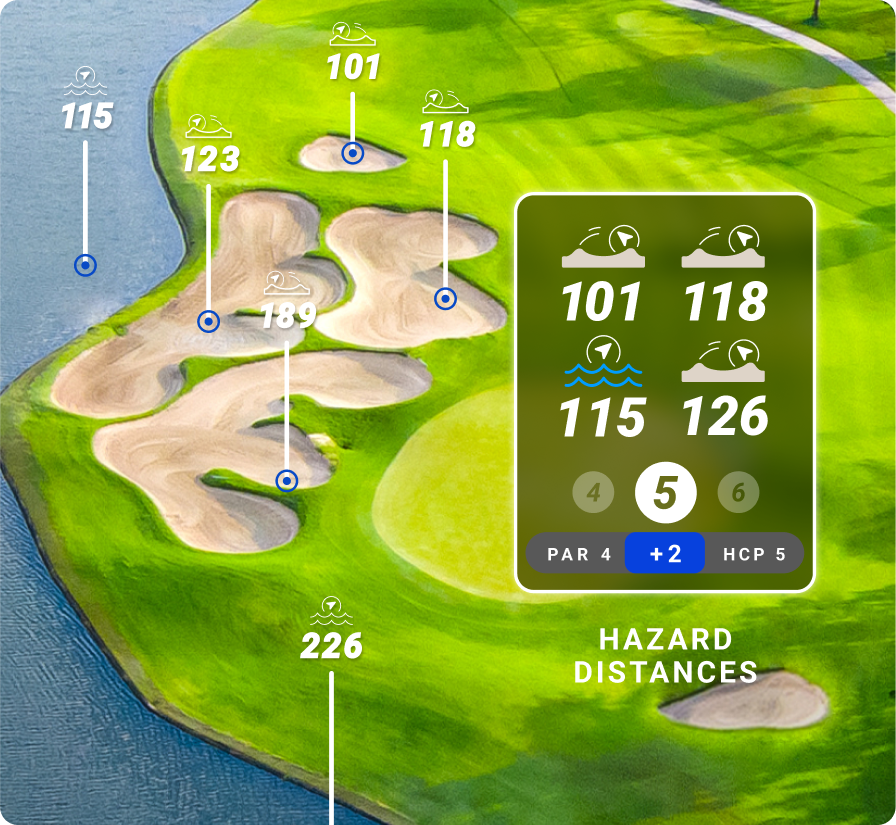Tap the 115 water distance in panel

[x=602, y=417]
